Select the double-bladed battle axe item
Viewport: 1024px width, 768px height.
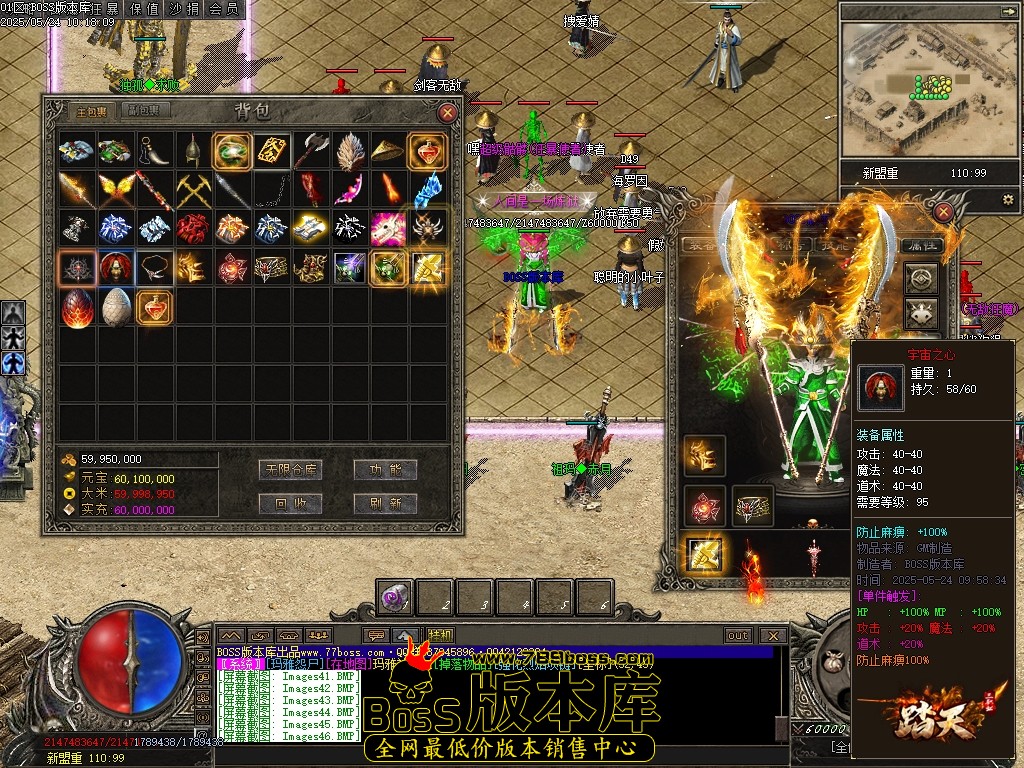(x=311, y=150)
